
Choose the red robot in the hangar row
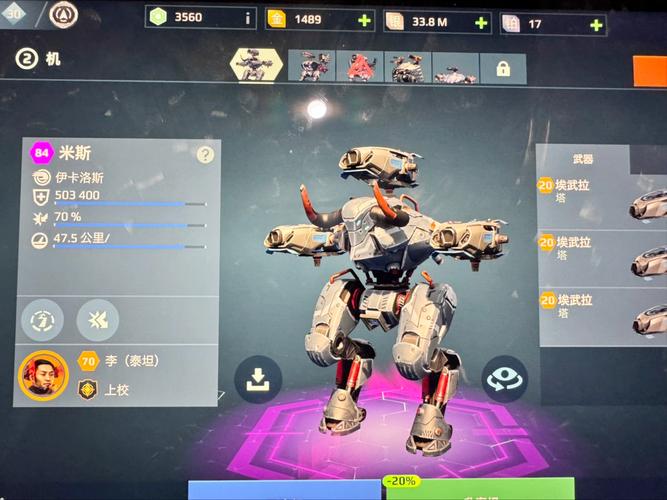[x=359, y=67]
